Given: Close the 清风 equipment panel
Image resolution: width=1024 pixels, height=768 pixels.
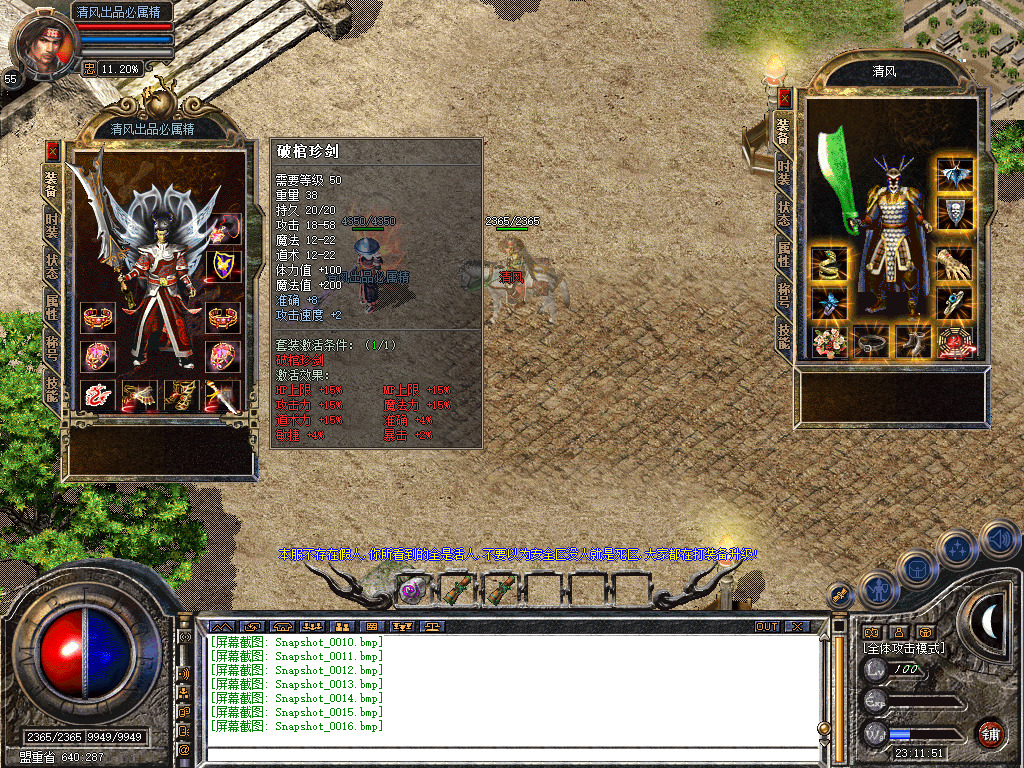Looking at the screenshot, I should pyautogui.click(x=785, y=98).
